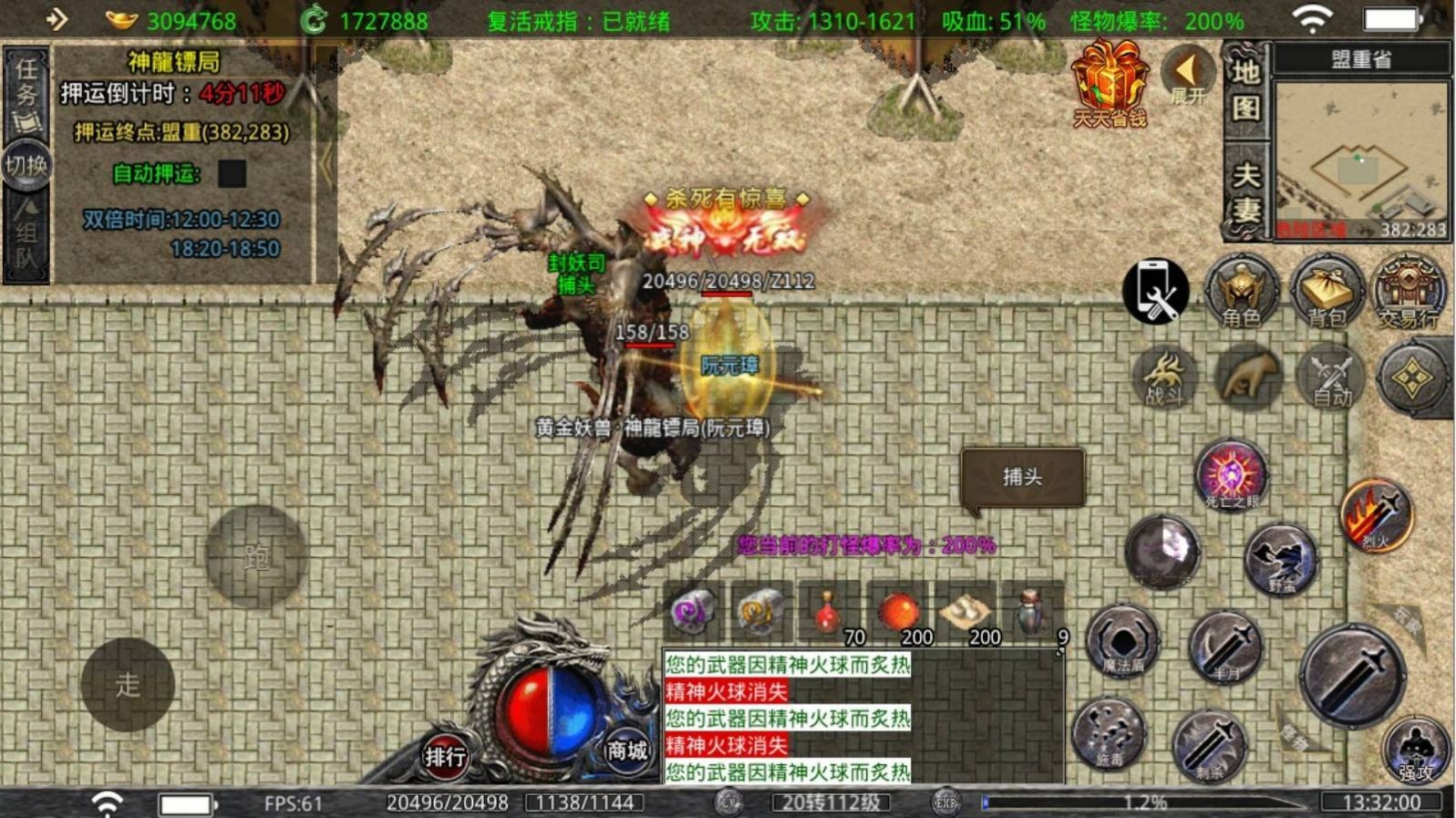The image size is (1456, 818).
Task: Use the 半月 half-moon sword skill
Action: click(1224, 647)
